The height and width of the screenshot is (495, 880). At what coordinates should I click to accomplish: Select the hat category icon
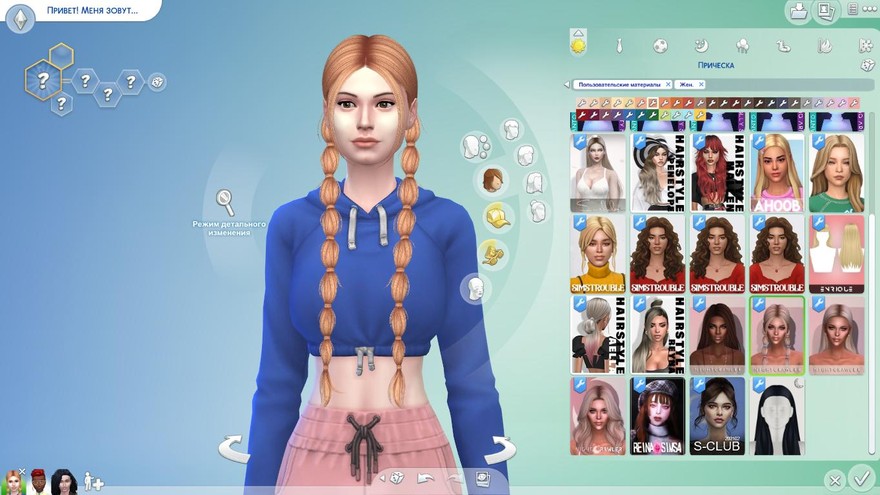[496, 215]
